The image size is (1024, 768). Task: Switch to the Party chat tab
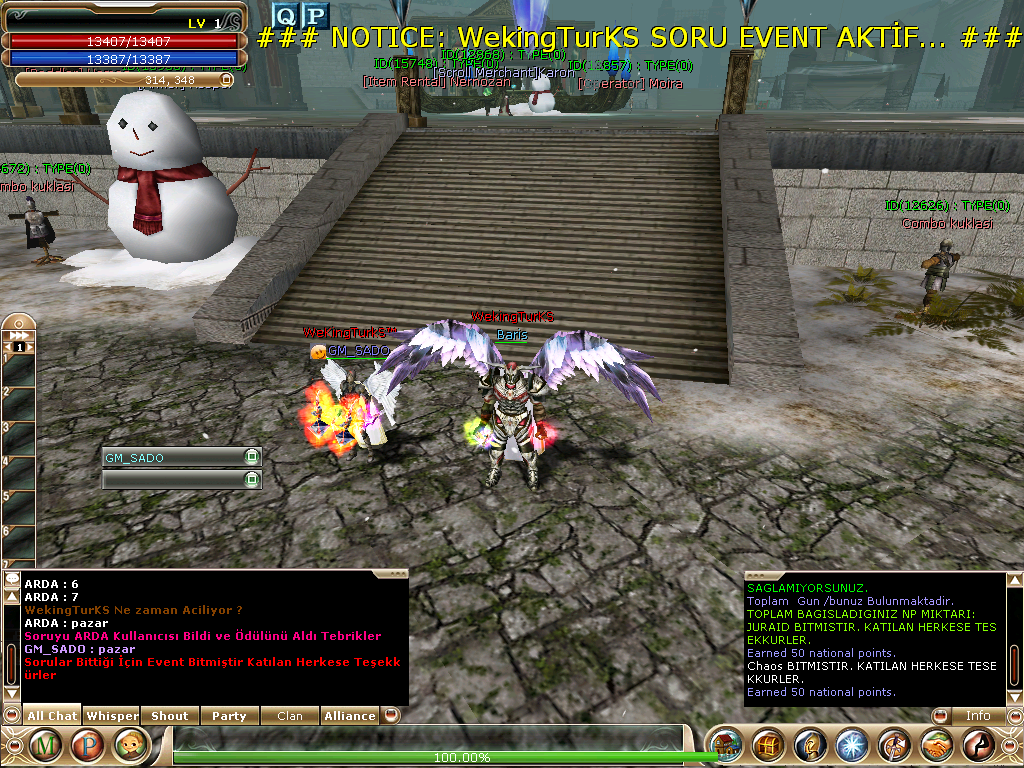coord(229,716)
